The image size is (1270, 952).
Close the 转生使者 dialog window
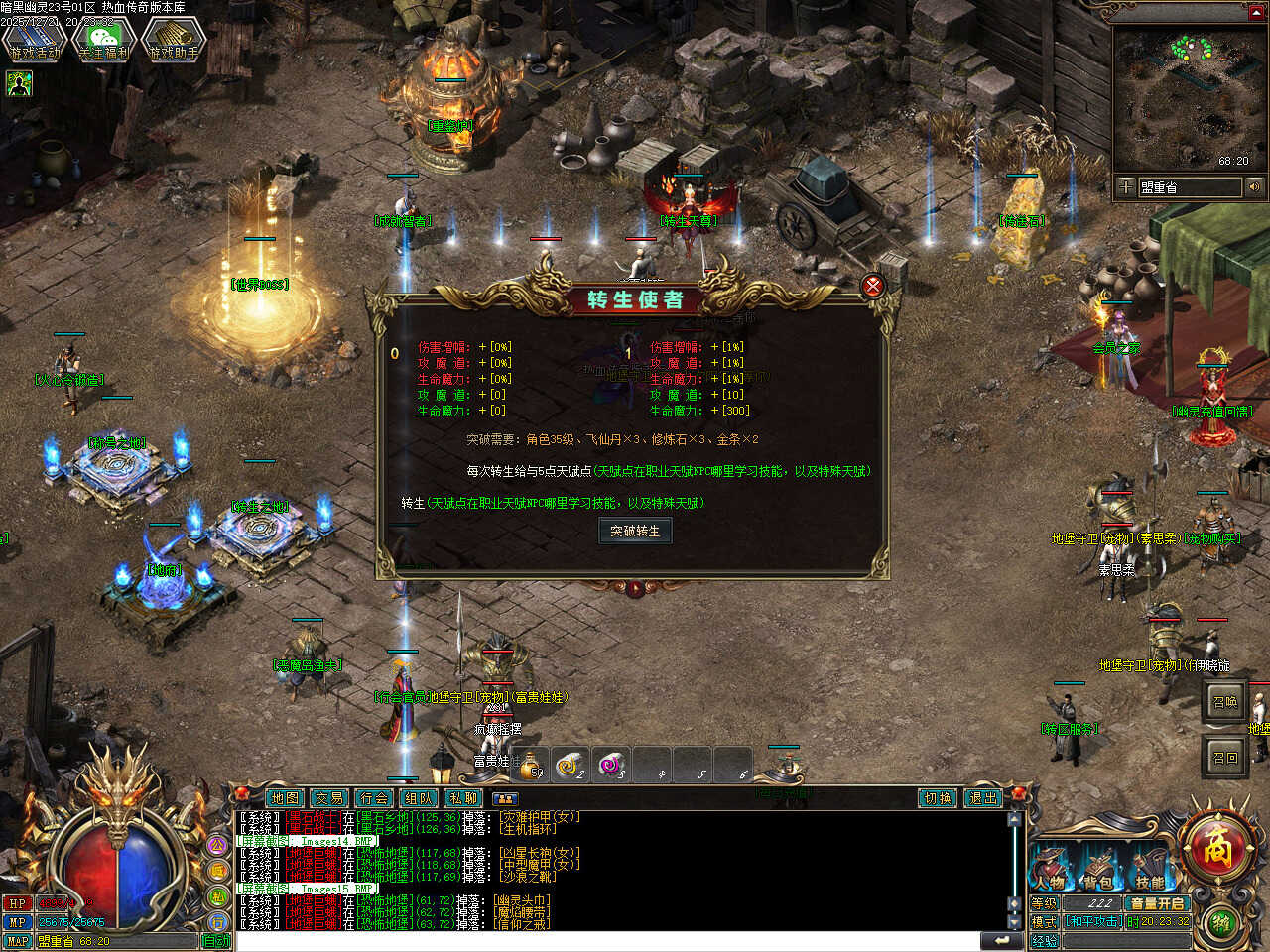(873, 287)
